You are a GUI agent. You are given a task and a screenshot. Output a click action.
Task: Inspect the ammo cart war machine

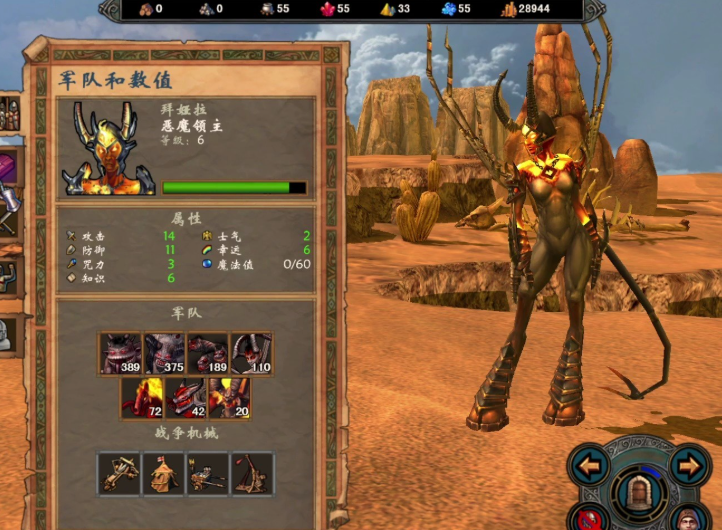[207, 473]
